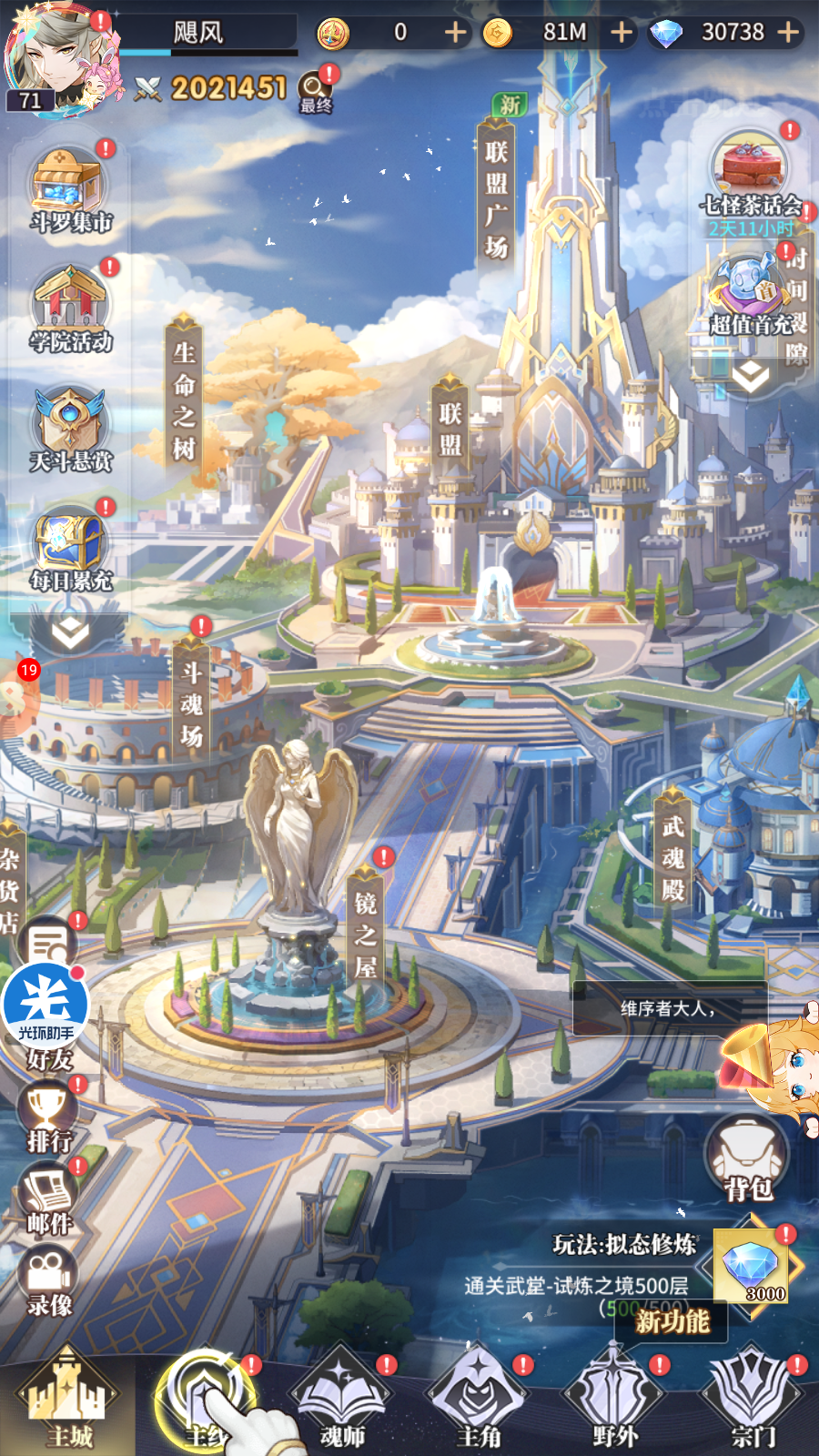The image size is (819, 1456).
Task: Open the 光环助手 assistant overlay
Action: 45,1006
